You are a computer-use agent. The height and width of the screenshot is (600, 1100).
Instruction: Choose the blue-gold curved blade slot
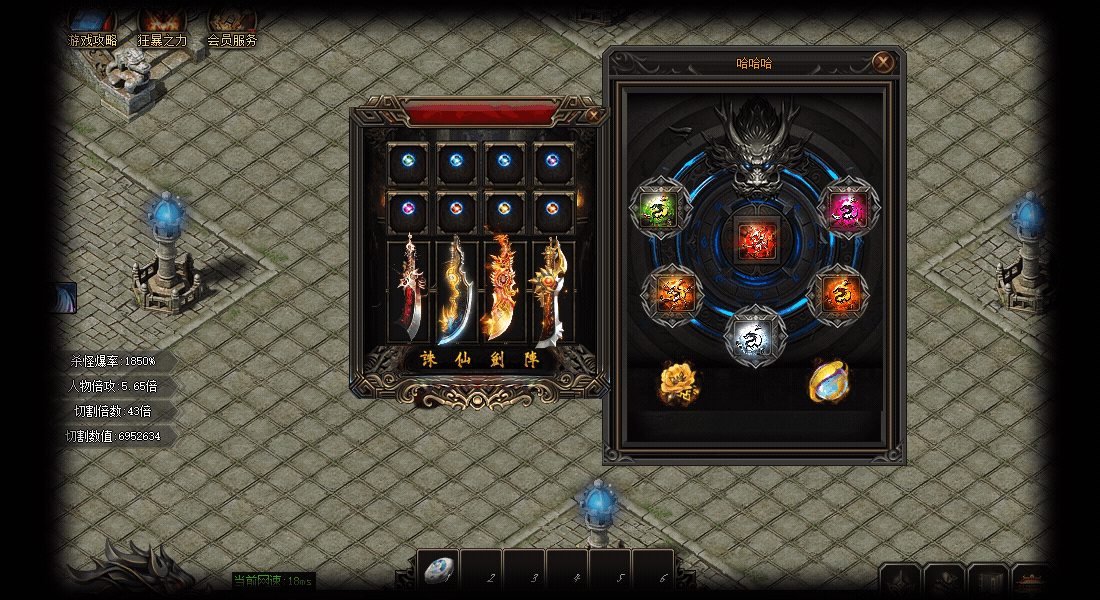pyautogui.click(x=457, y=291)
